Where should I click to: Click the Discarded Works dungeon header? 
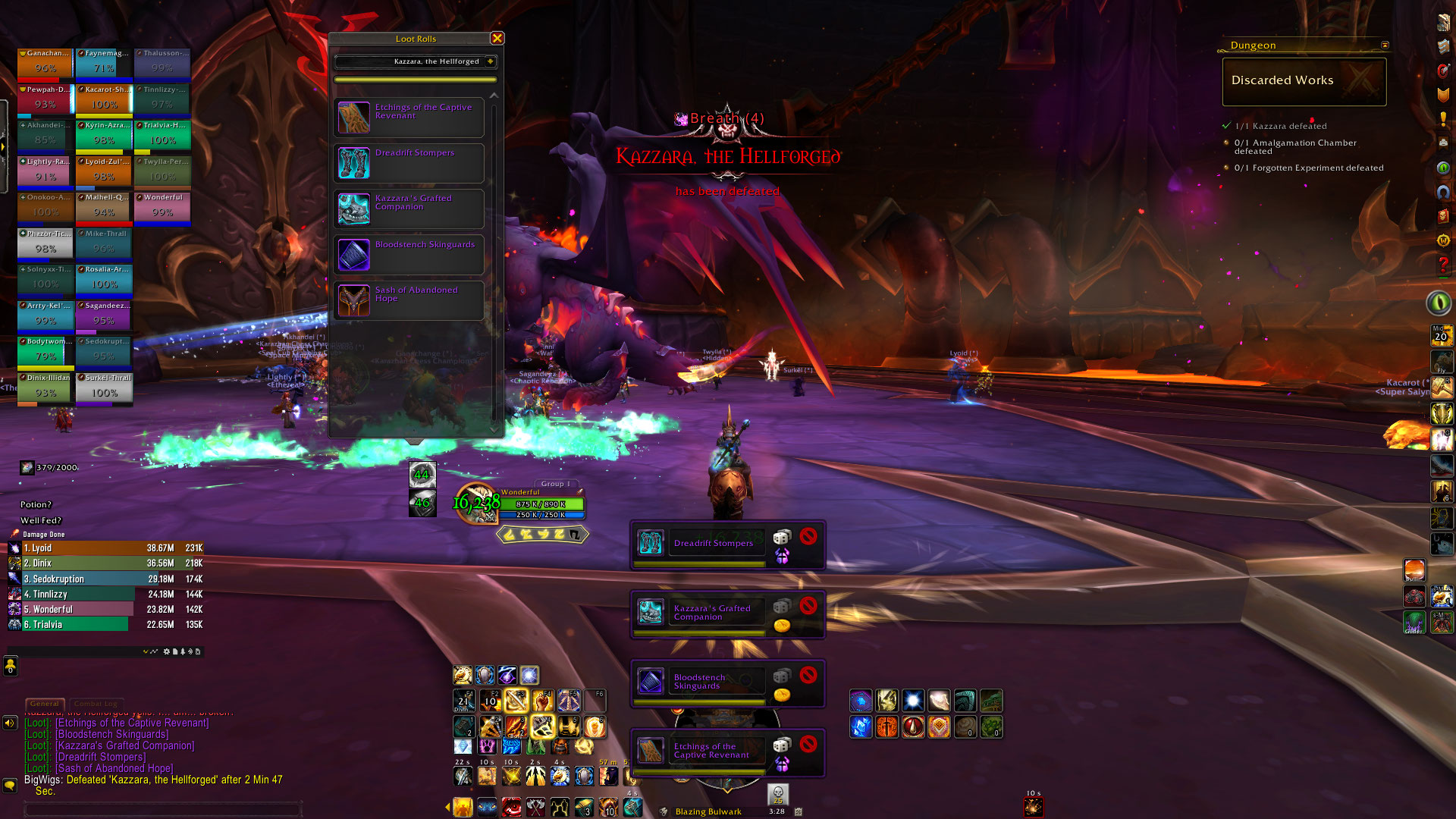click(x=1304, y=81)
